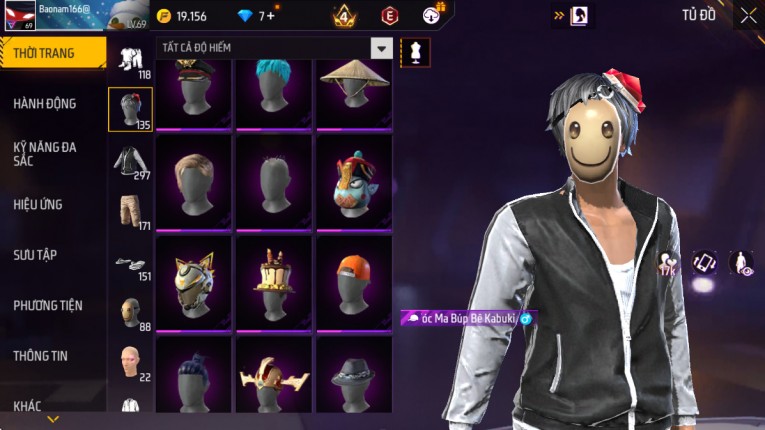Viewport: 765px width, 430px height.
Task: Open the Tất Cả Độ Hiếm rarity dropdown
Action: pos(381,48)
